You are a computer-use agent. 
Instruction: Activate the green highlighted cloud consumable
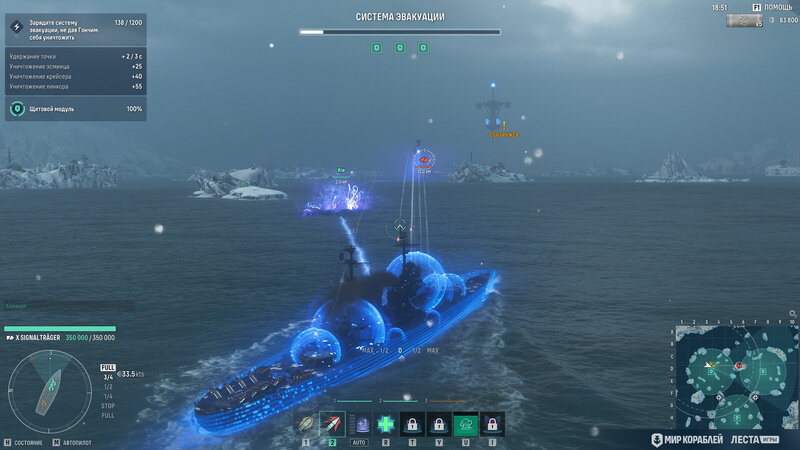pos(464,424)
